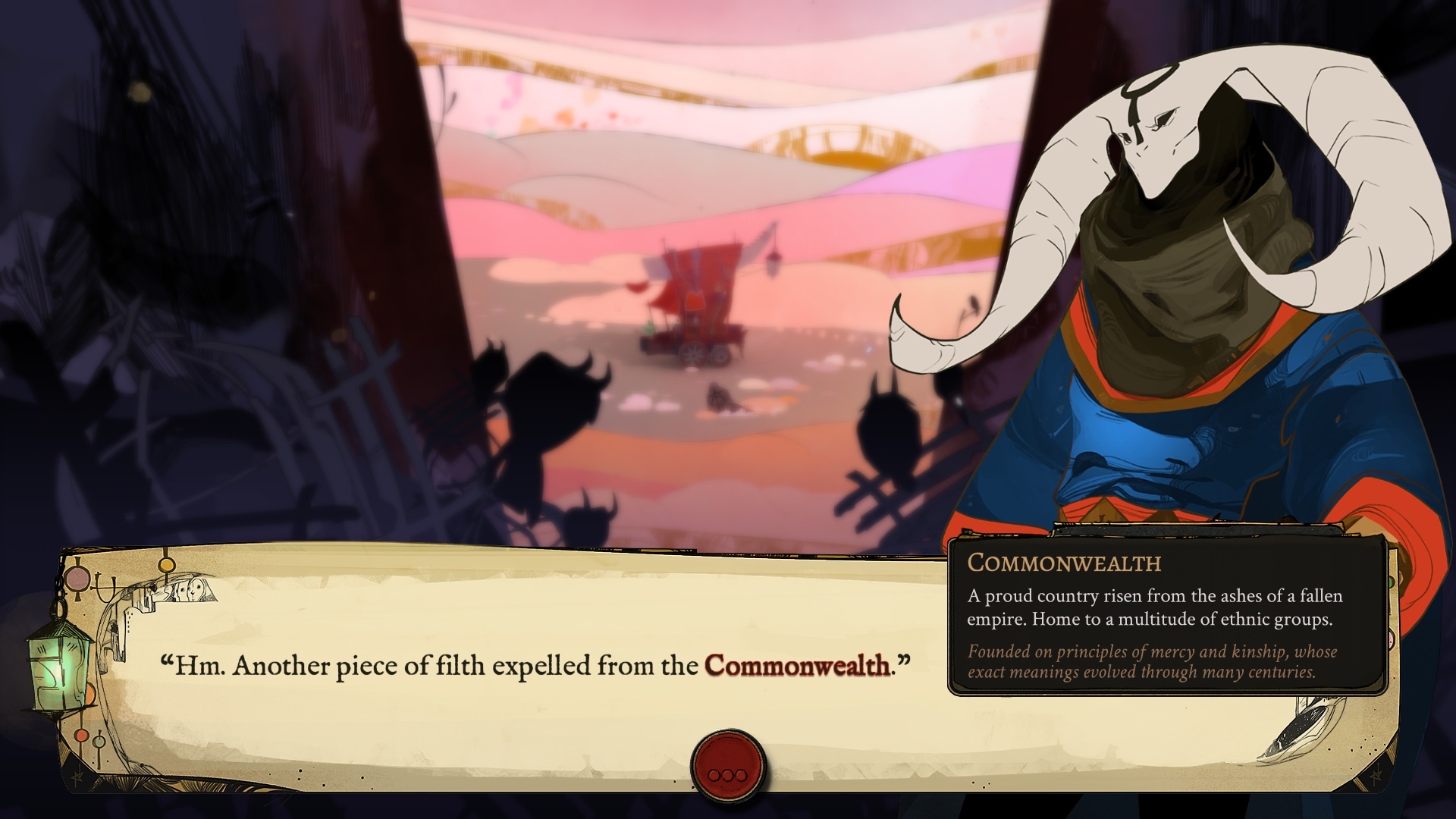Click the small green bead below the lantern
1456x819 pixels.
coord(99,742)
